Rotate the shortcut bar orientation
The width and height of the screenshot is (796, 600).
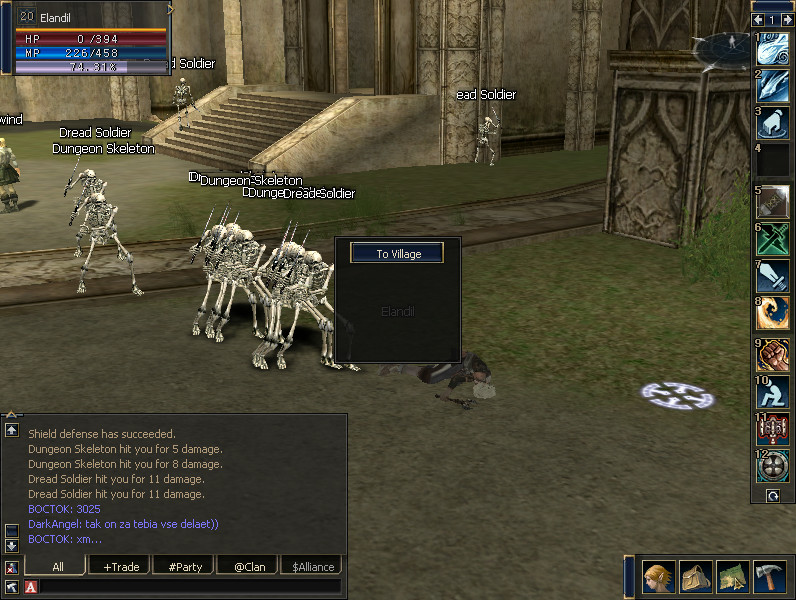point(773,495)
